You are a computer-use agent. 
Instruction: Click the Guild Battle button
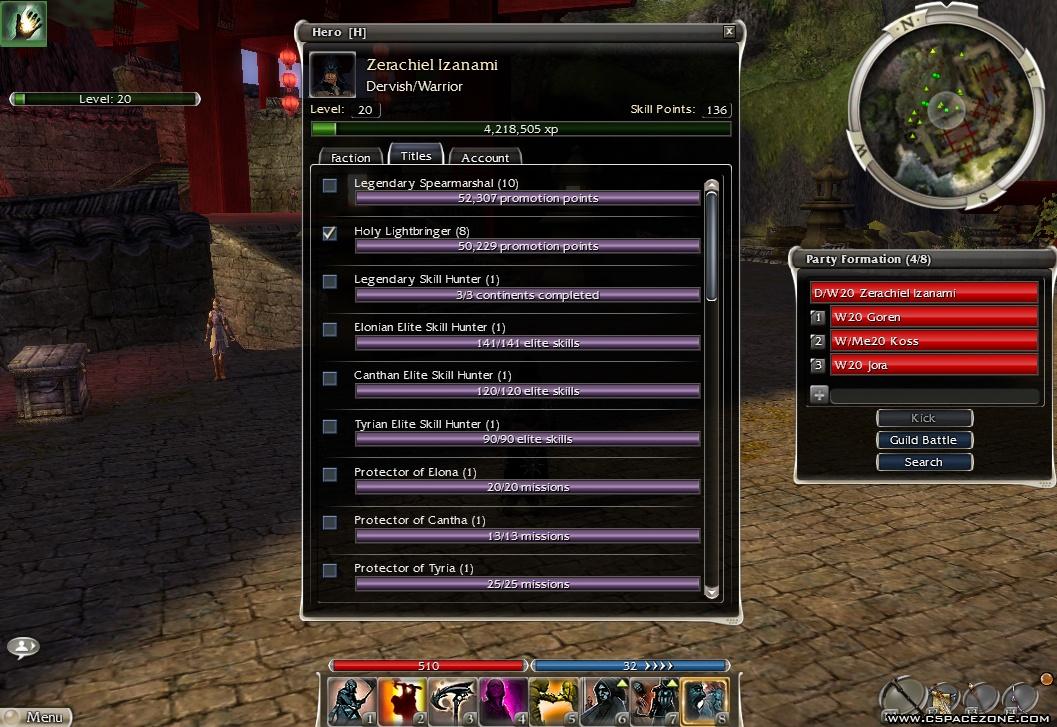click(x=923, y=440)
